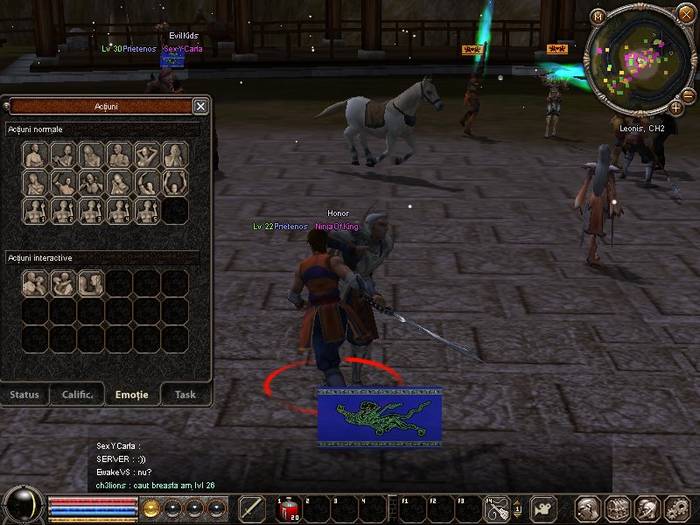
Task: Switch to the Status tab
Action: tap(25, 394)
